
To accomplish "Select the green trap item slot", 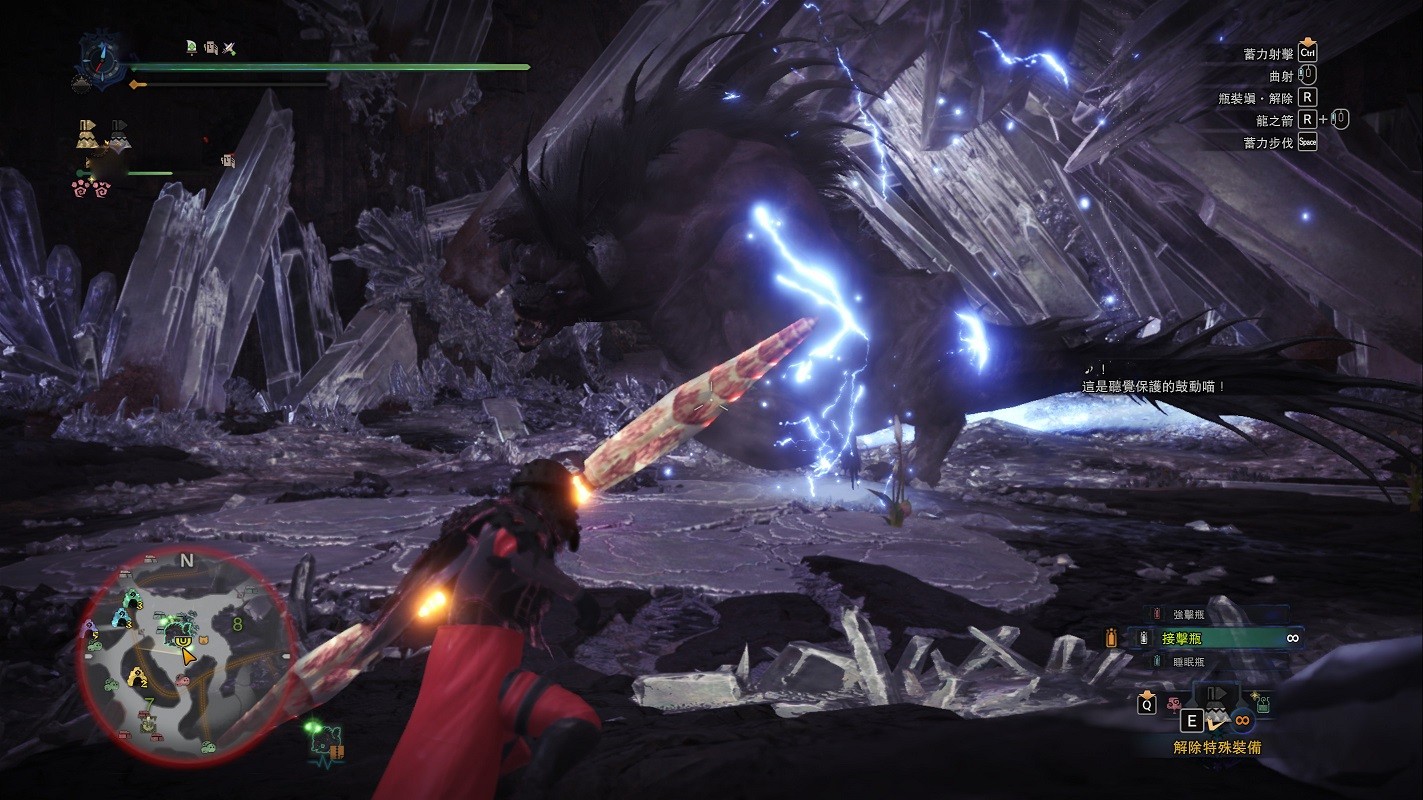I will point(1264,703).
